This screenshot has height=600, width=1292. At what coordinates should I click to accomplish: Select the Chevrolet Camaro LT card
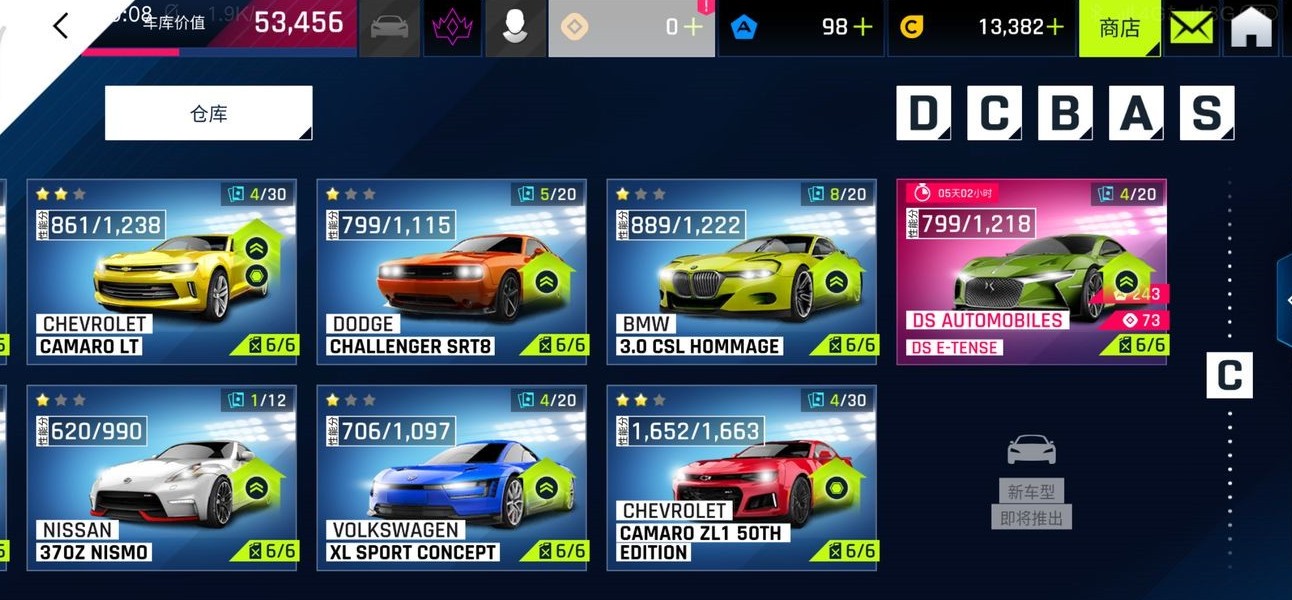click(x=161, y=271)
